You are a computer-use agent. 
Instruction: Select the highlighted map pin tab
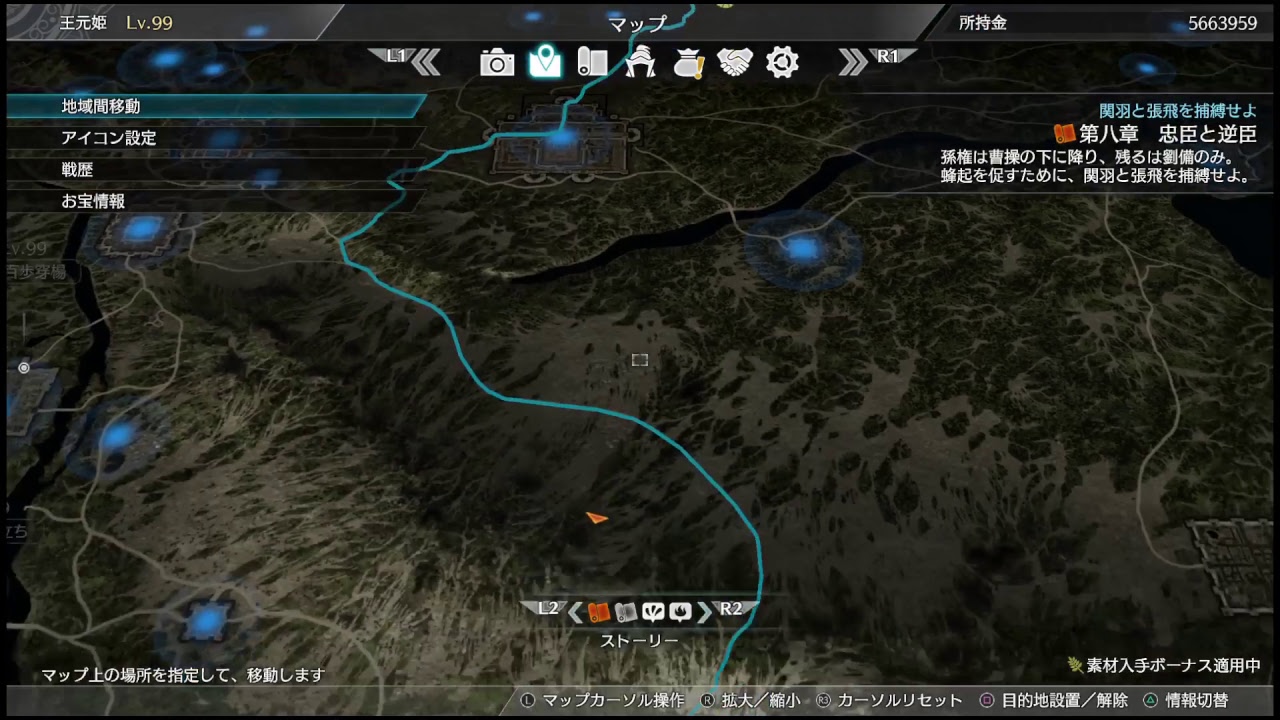545,62
